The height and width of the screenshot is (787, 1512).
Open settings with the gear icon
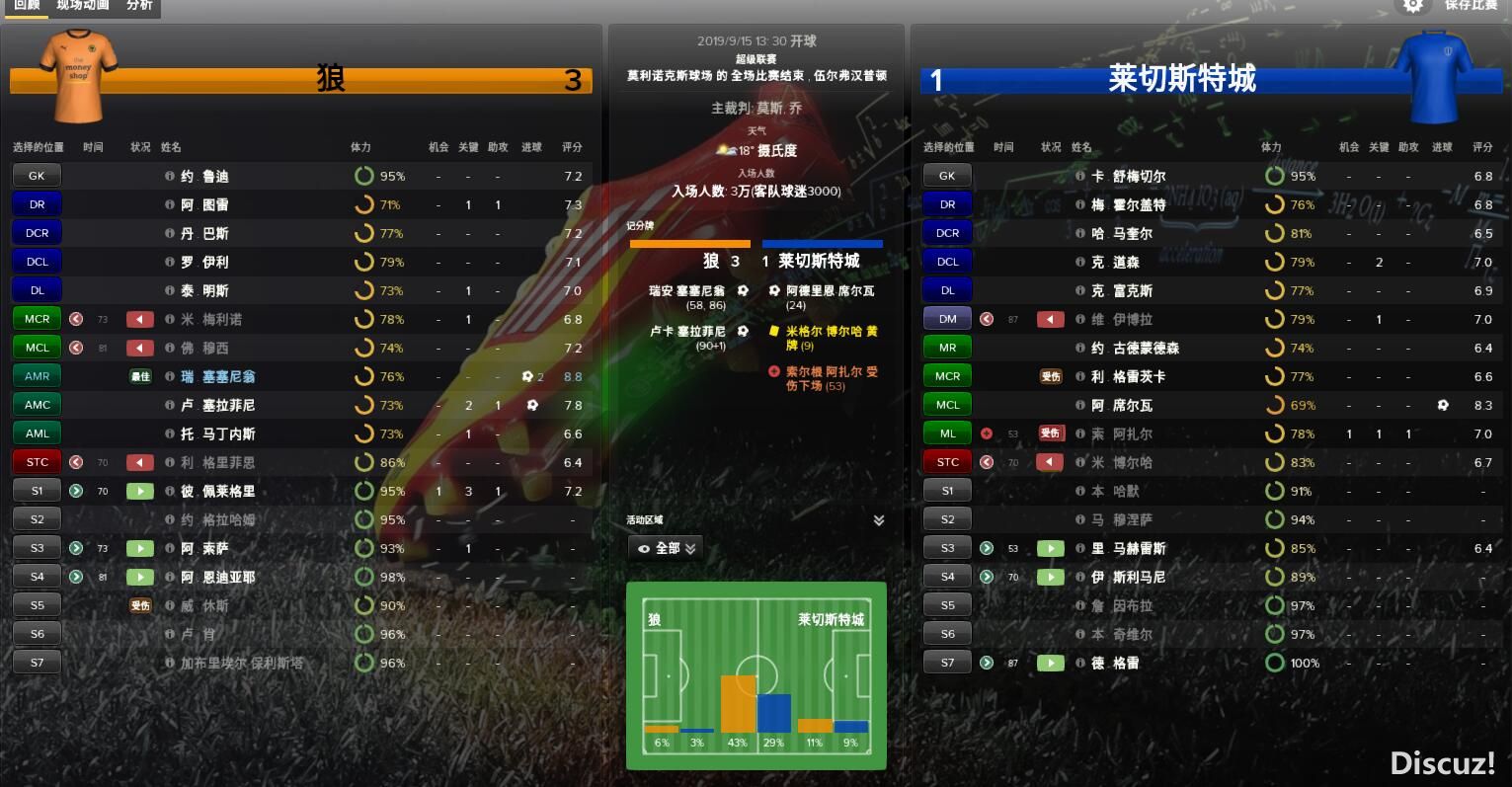tap(1413, 6)
